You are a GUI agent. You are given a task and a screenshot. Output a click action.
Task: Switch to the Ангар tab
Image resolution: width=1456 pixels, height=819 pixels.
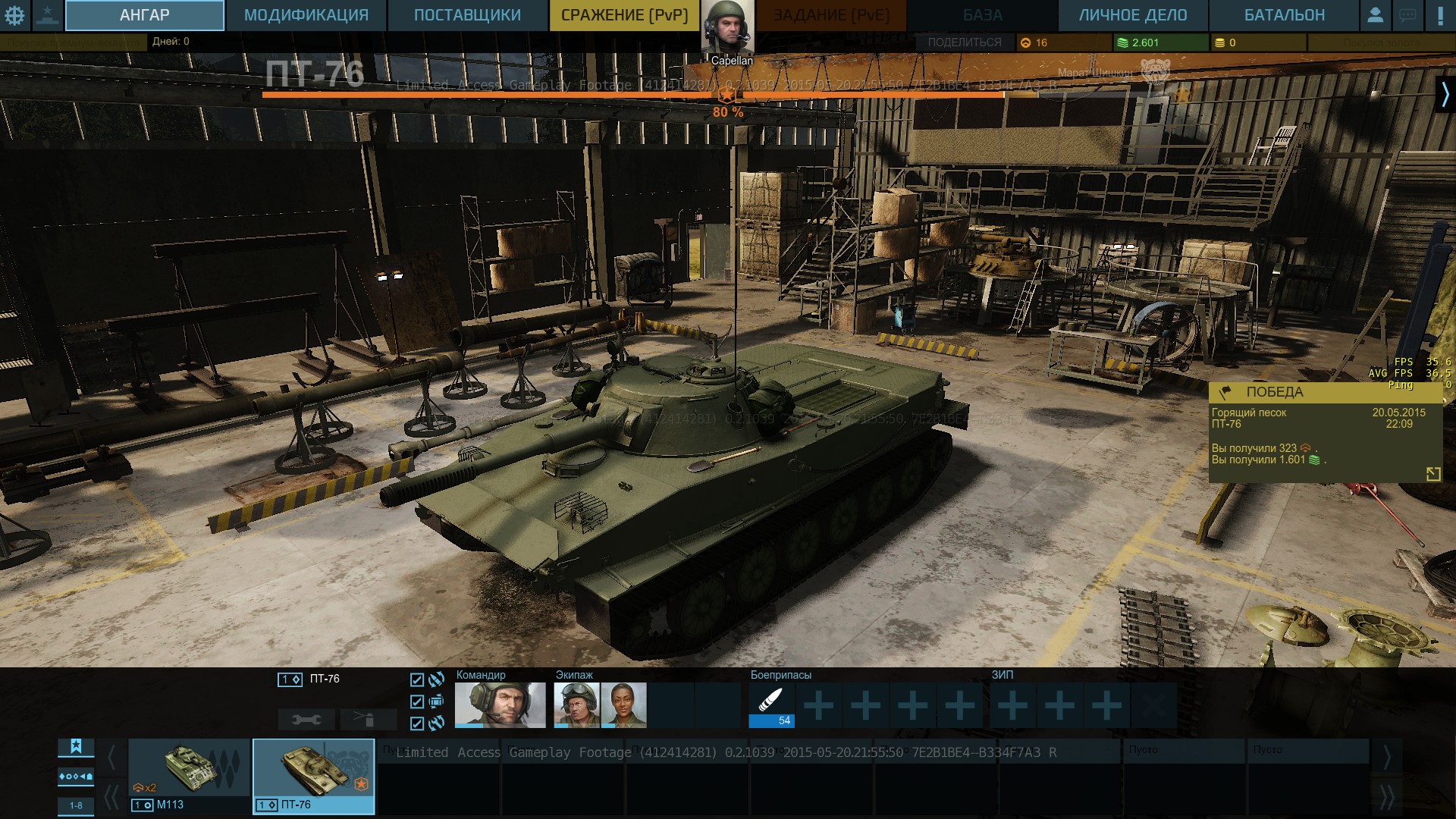[x=144, y=15]
